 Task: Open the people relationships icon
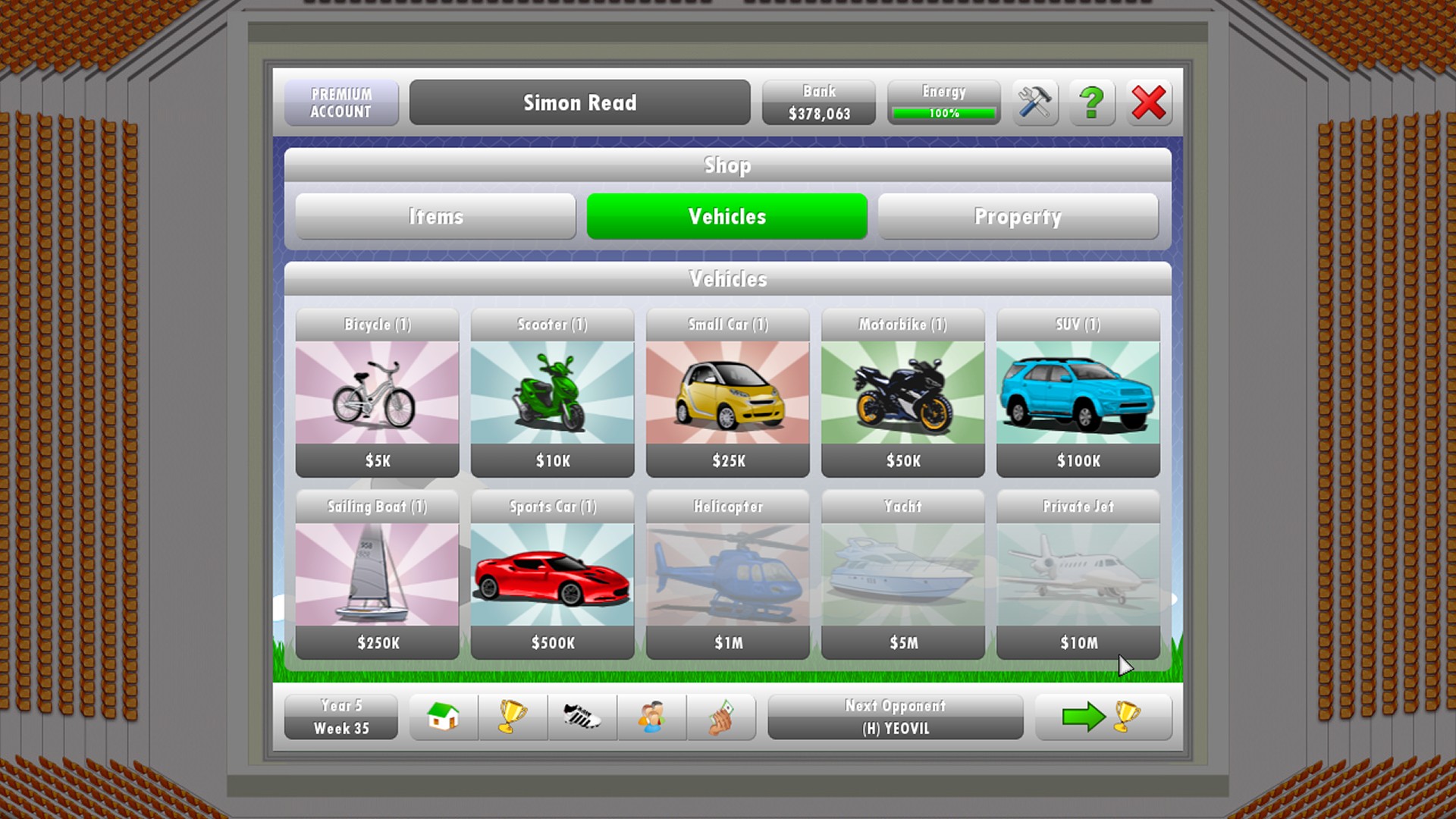click(x=652, y=717)
